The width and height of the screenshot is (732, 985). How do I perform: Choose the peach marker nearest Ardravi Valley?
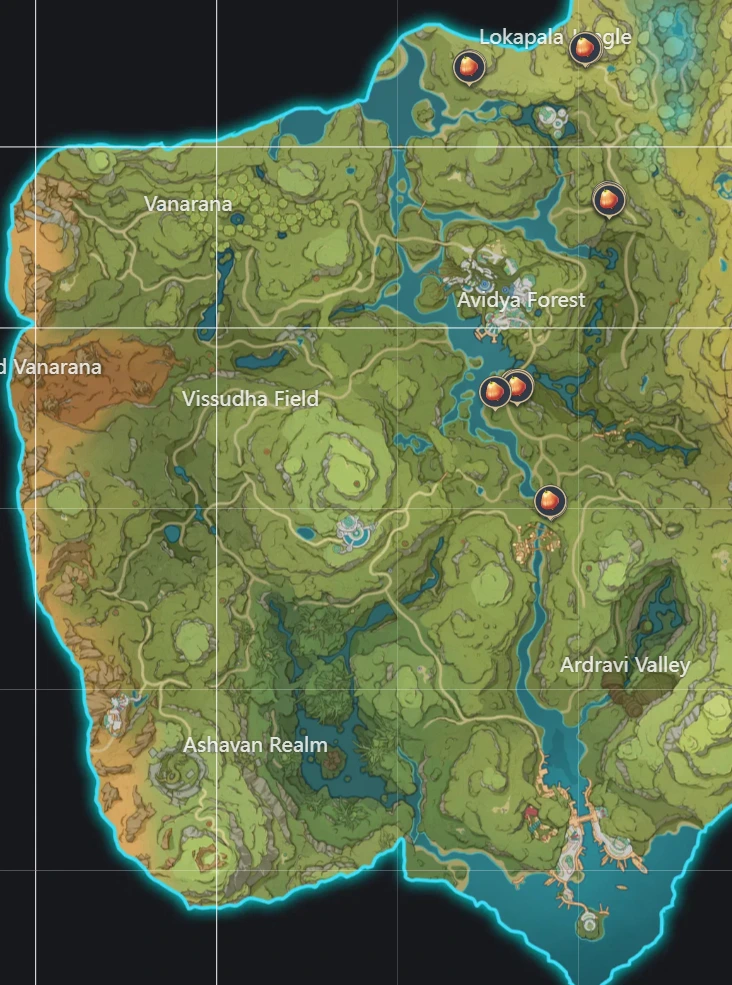point(549,500)
